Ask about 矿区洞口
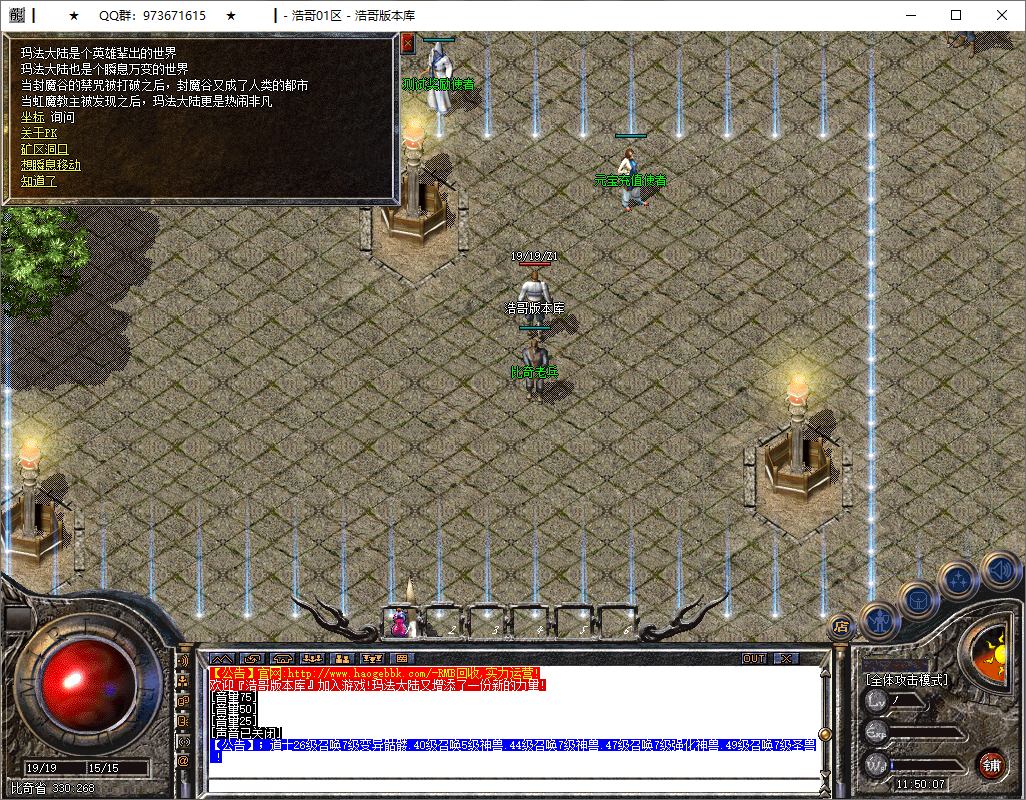1026x800 pixels. click(45, 149)
